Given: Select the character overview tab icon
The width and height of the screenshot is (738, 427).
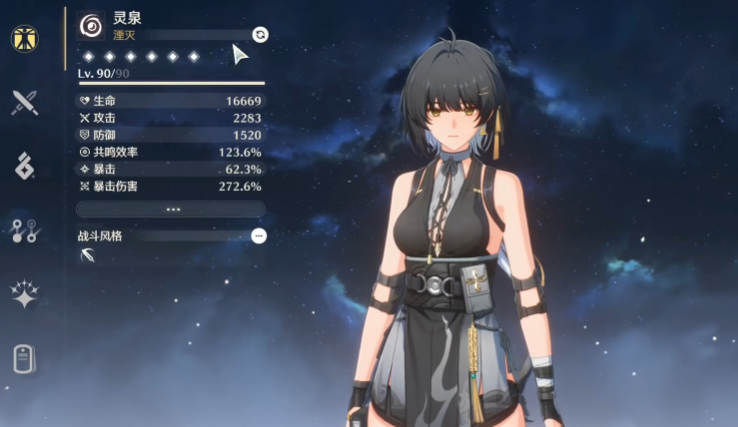Looking at the screenshot, I should pos(24,39).
